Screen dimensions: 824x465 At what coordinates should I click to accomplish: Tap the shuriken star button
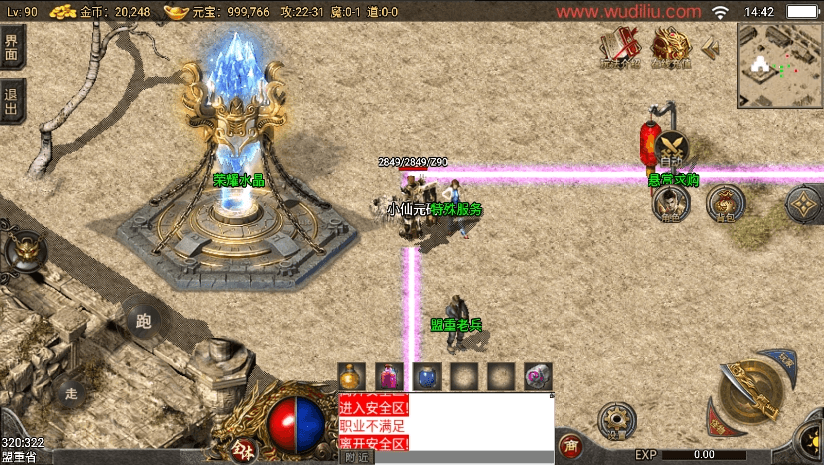point(805,204)
